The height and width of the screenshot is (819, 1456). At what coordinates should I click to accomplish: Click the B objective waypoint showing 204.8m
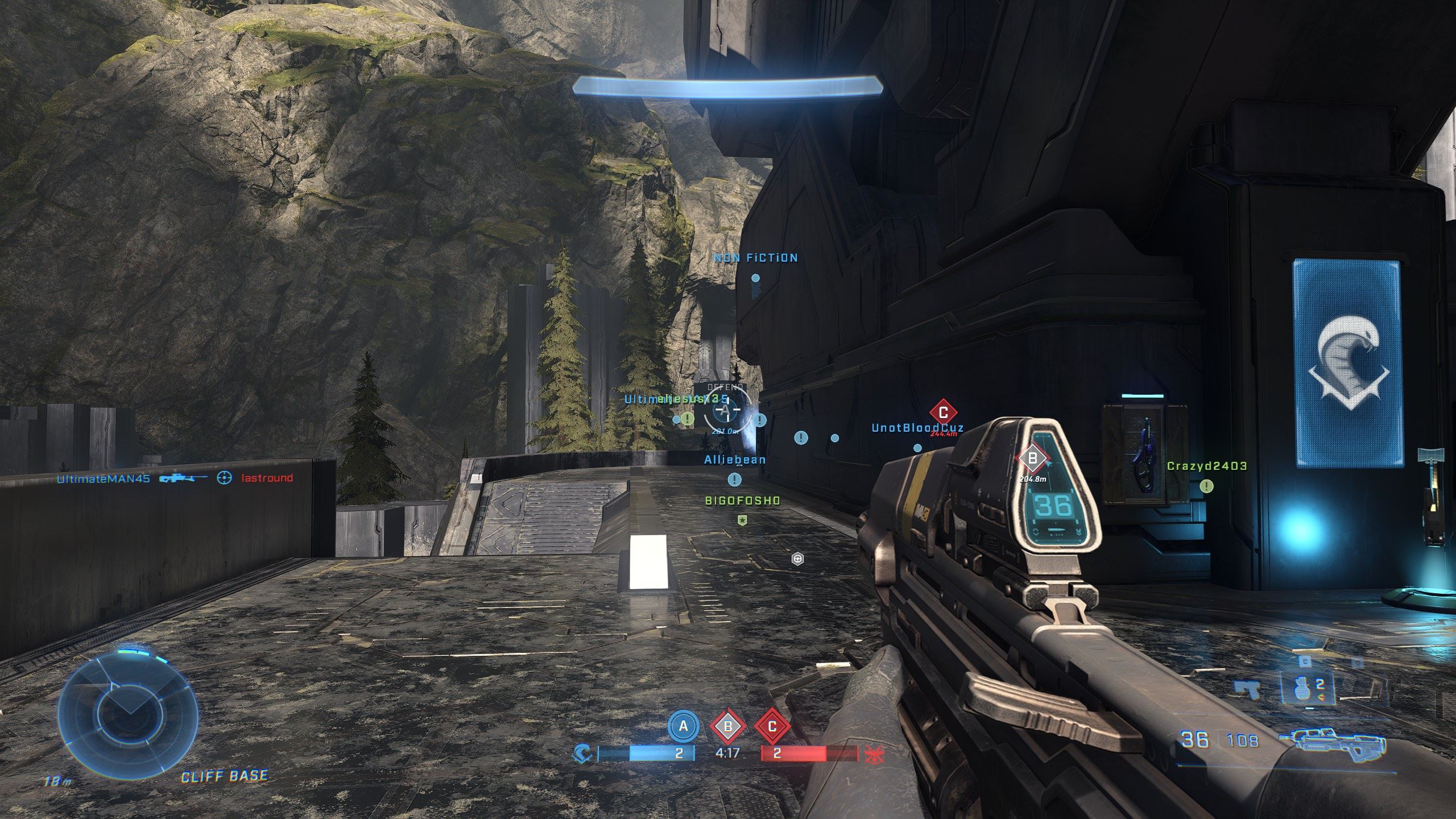(x=1032, y=458)
